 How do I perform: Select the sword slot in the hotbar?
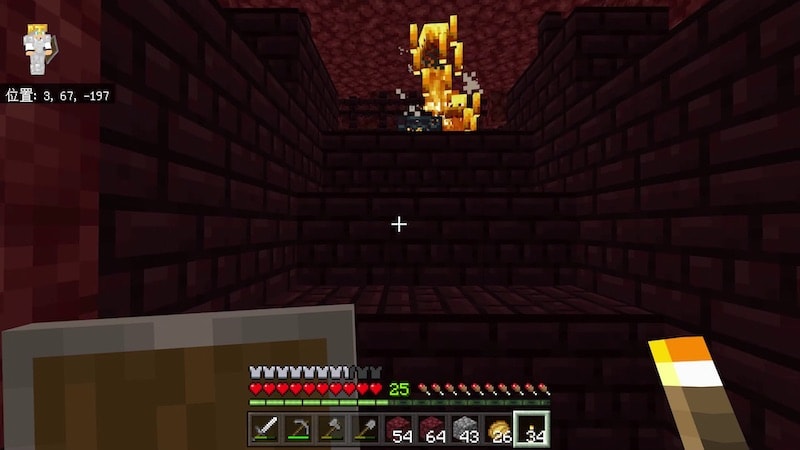point(265,429)
